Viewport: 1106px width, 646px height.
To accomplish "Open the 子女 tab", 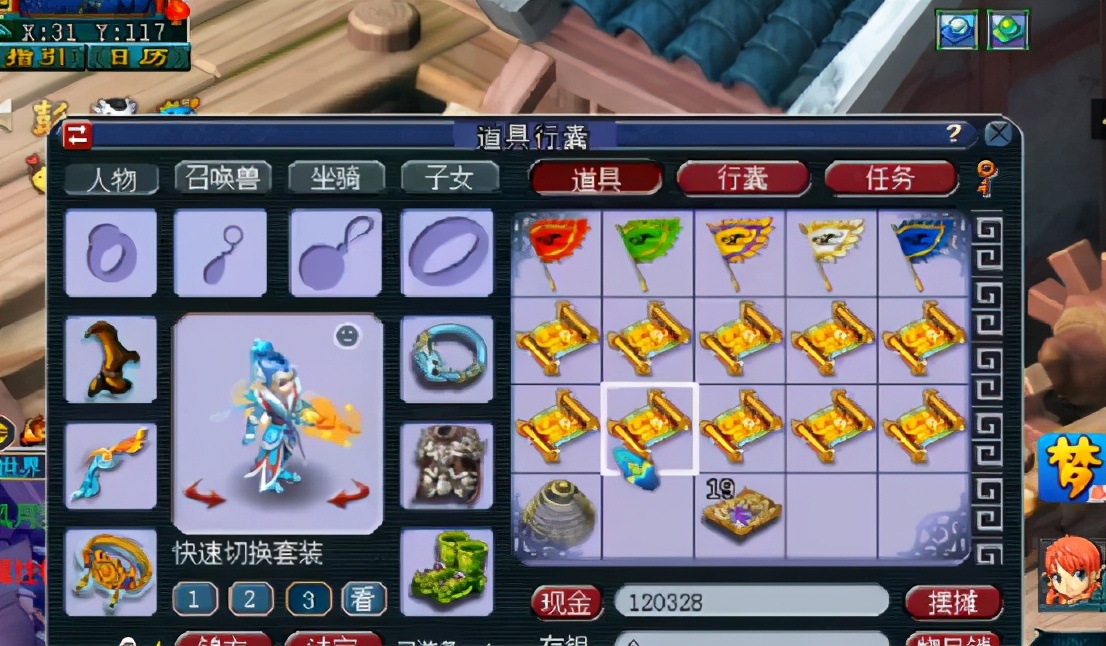I will (x=450, y=177).
